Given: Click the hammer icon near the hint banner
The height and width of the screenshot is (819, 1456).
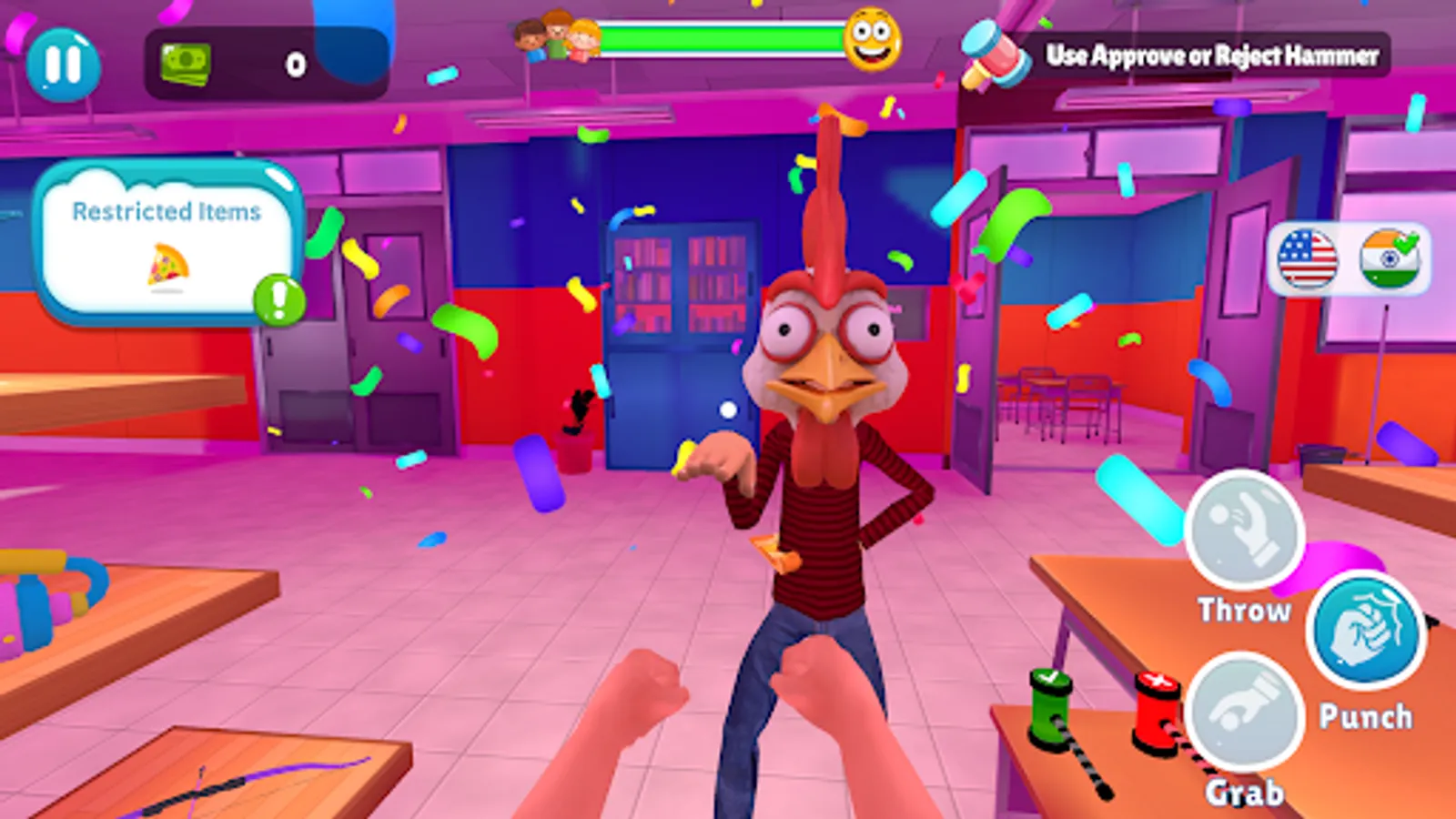Looking at the screenshot, I should 992,56.
